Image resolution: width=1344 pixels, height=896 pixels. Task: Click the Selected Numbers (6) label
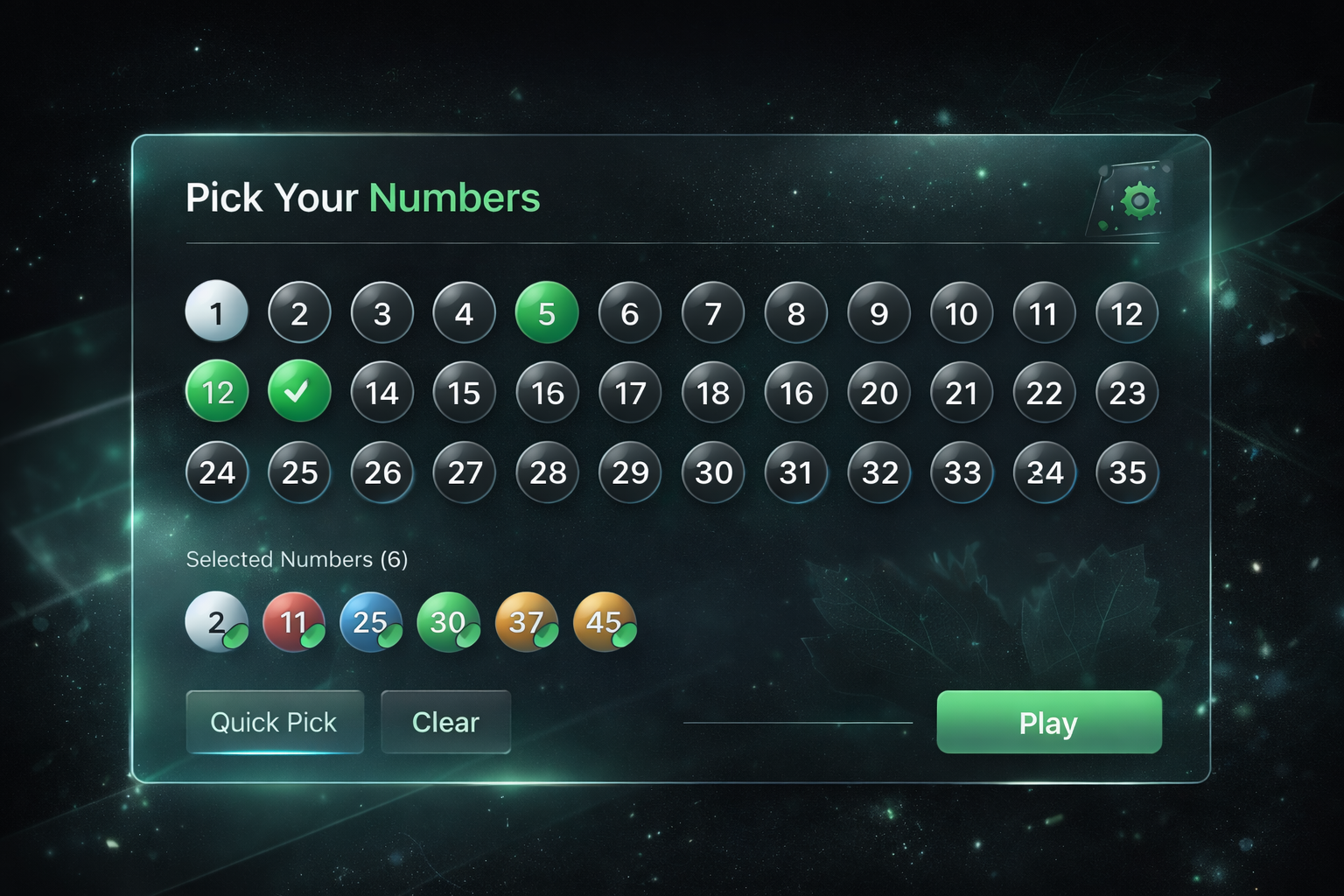[x=297, y=559]
